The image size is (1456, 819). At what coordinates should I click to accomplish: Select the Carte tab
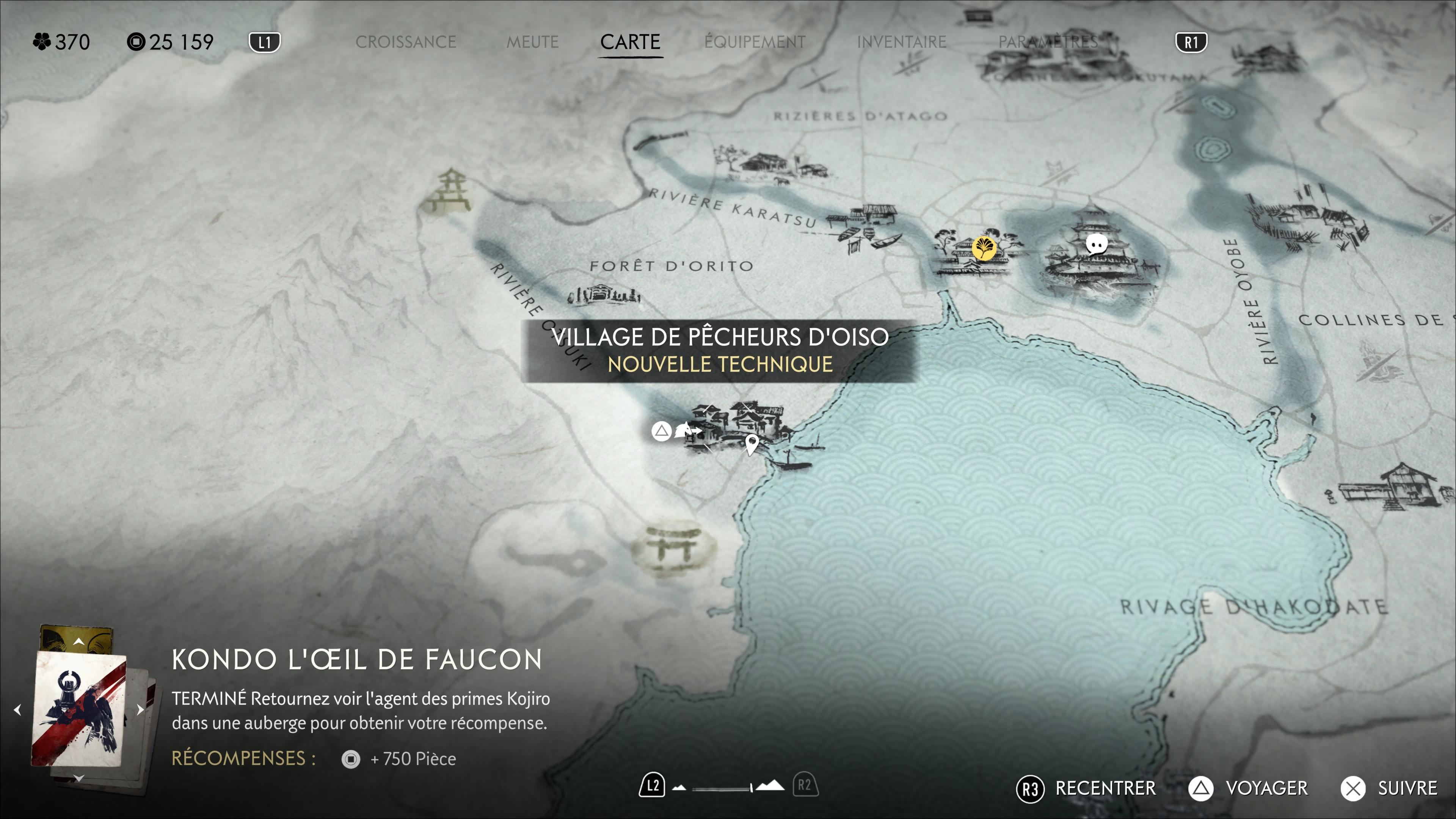[630, 42]
